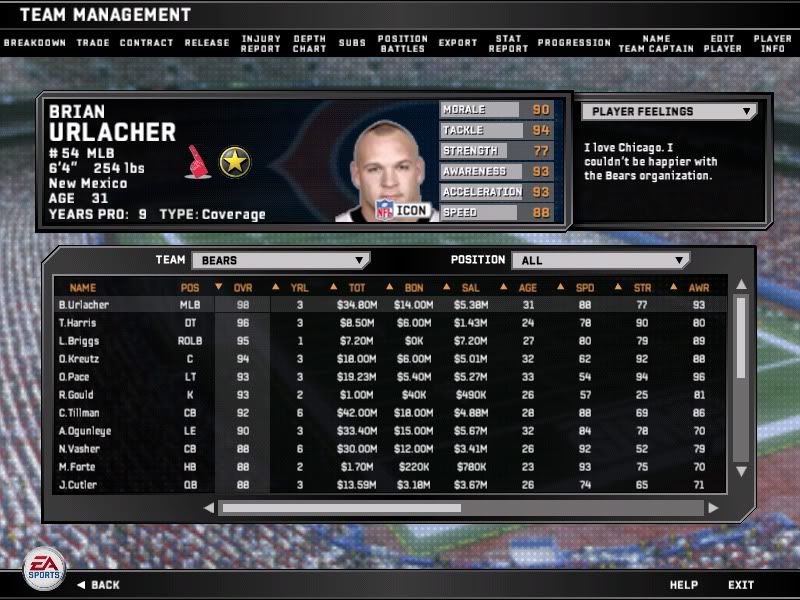Choose the J.Cutler roster row
Viewport: 800px width, 600px height.
click(78, 485)
